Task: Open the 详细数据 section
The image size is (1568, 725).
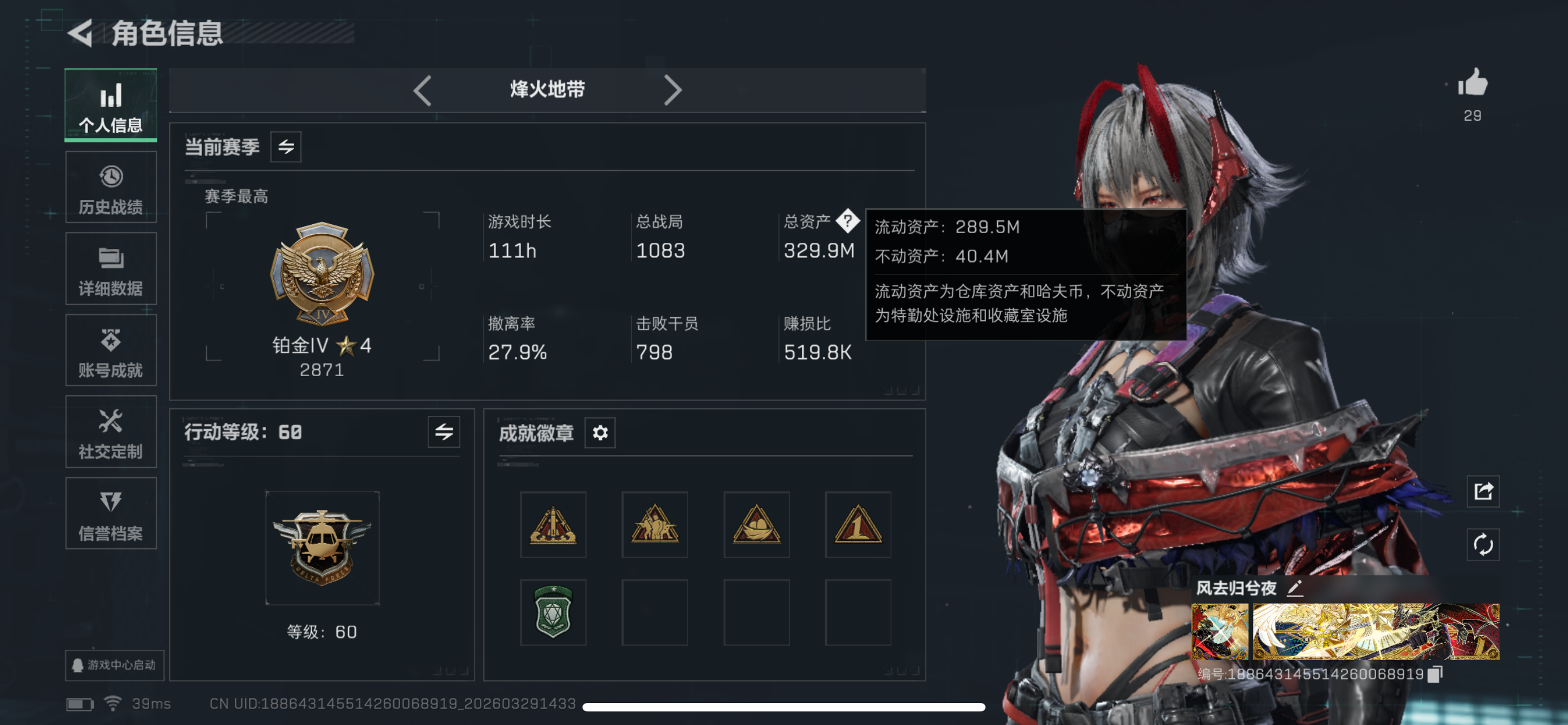Action: [111, 268]
